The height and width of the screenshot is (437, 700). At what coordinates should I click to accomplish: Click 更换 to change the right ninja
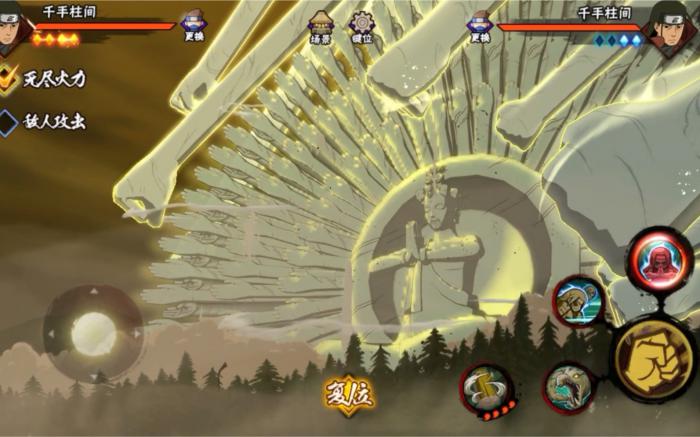click(481, 26)
